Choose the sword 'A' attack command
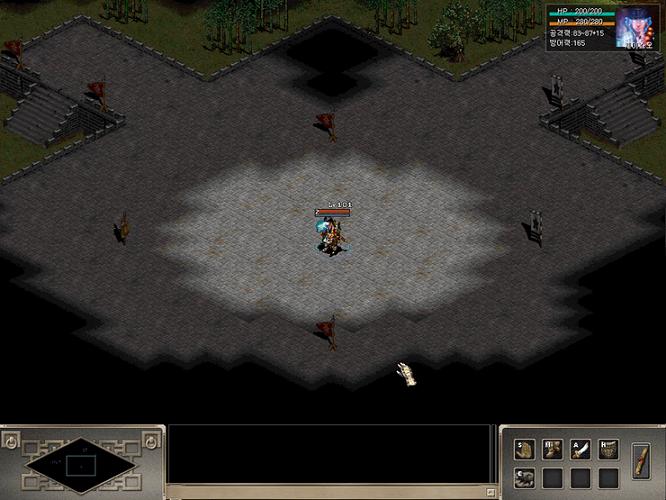666x500 pixels. (580, 450)
